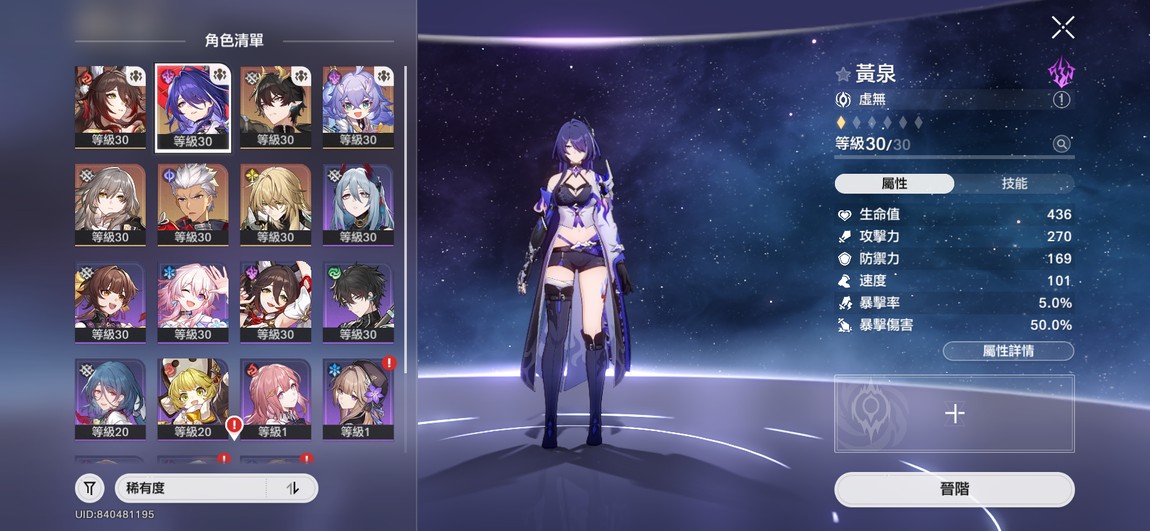Toggle the sort order arrows button
Screen dimensions: 1150x531
[293, 488]
